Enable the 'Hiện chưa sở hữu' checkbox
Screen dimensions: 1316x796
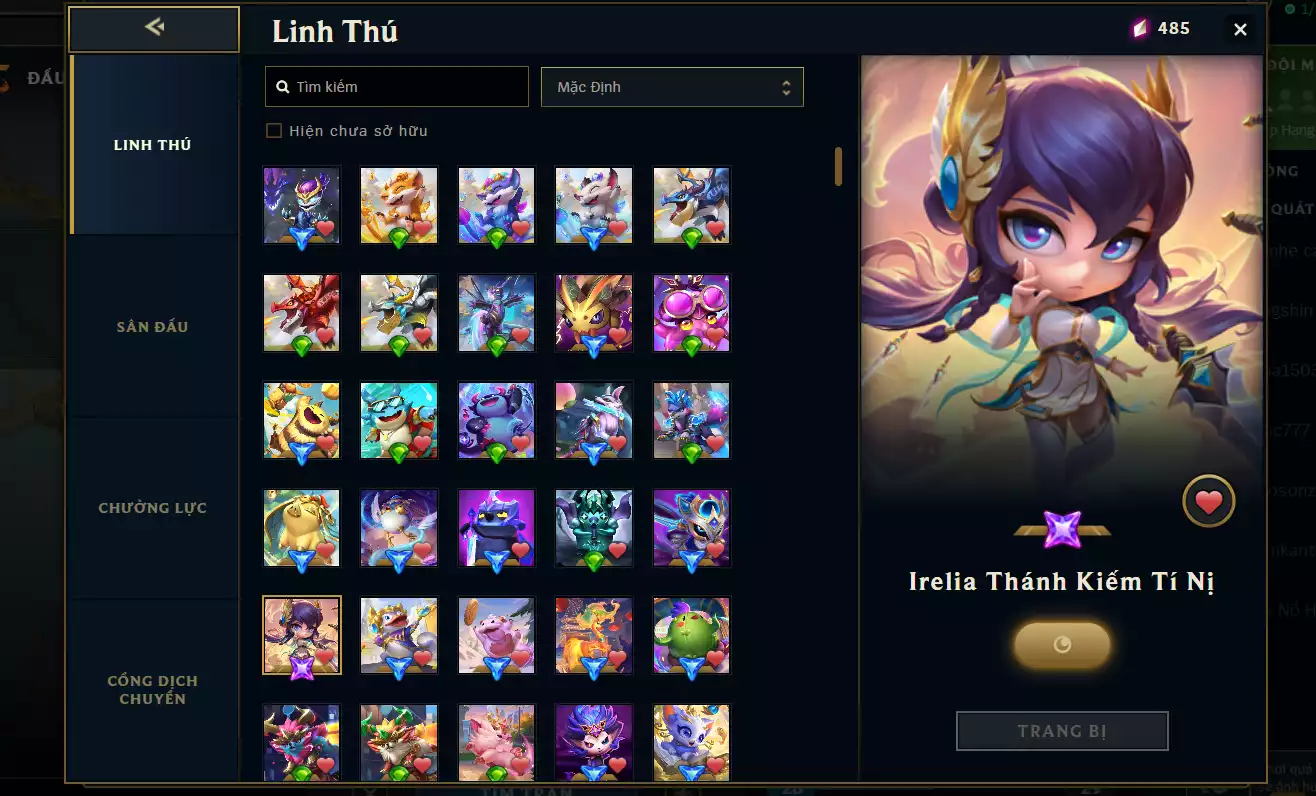pos(273,130)
